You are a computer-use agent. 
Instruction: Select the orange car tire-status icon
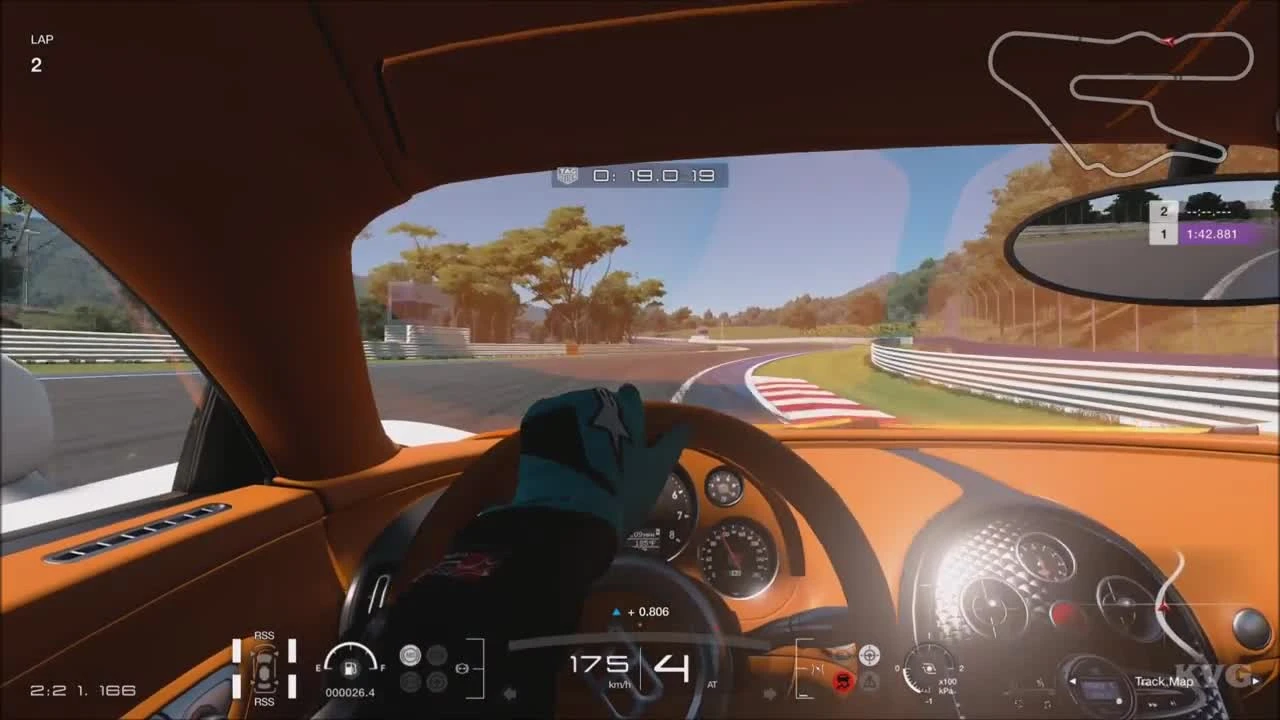tap(265, 669)
